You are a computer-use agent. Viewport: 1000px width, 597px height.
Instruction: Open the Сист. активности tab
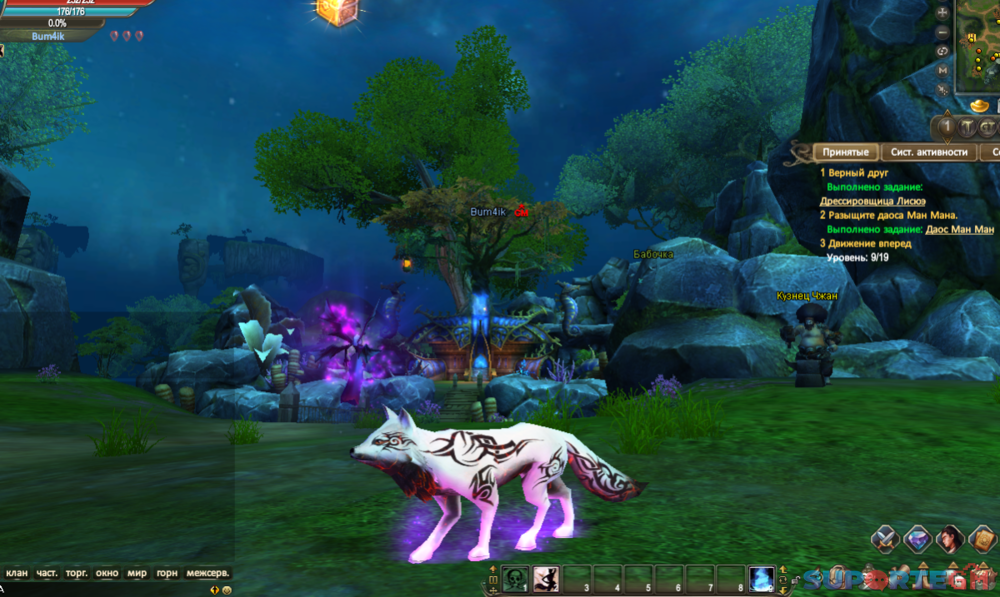coord(929,152)
